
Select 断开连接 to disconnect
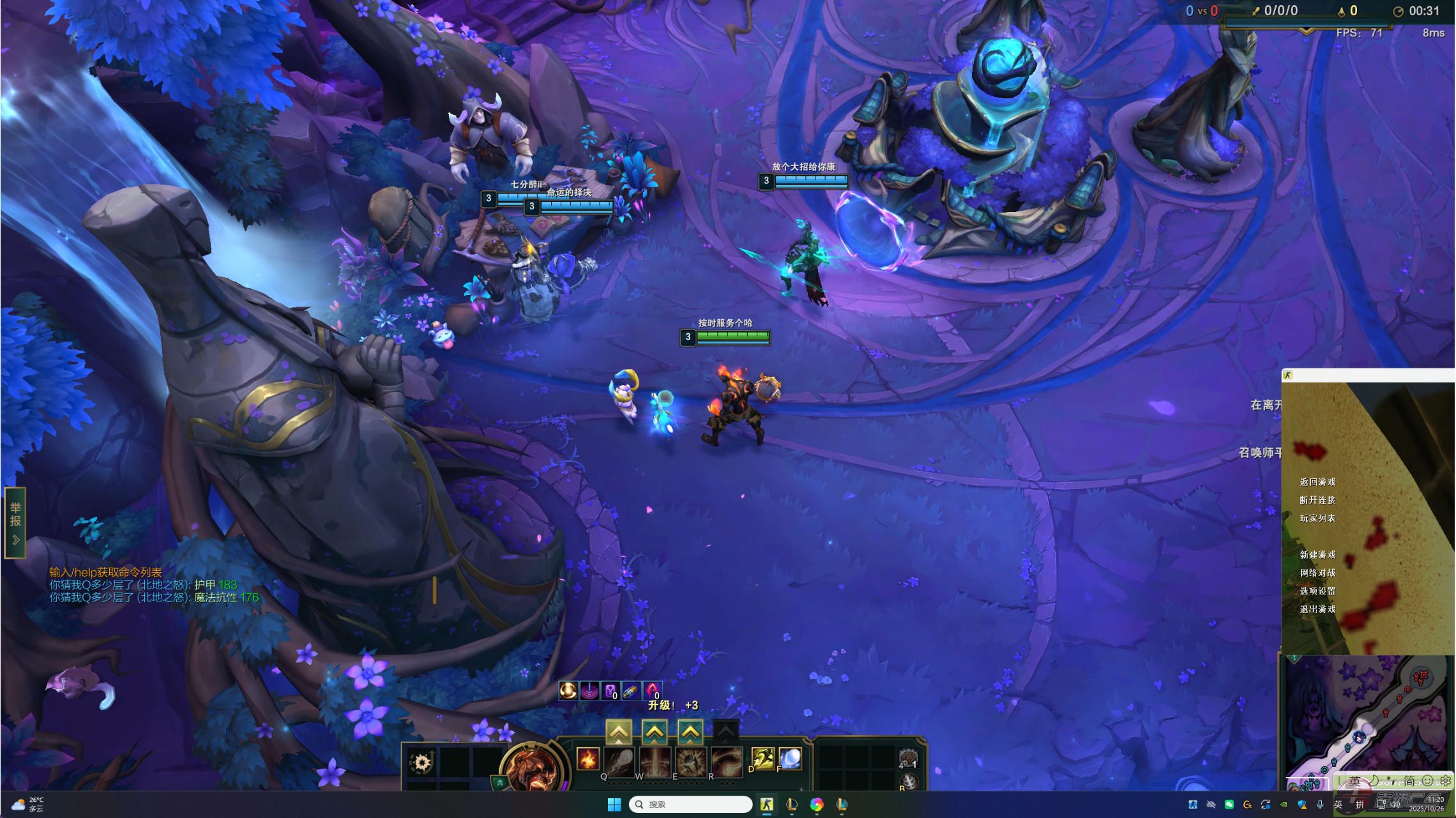[1317, 500]
